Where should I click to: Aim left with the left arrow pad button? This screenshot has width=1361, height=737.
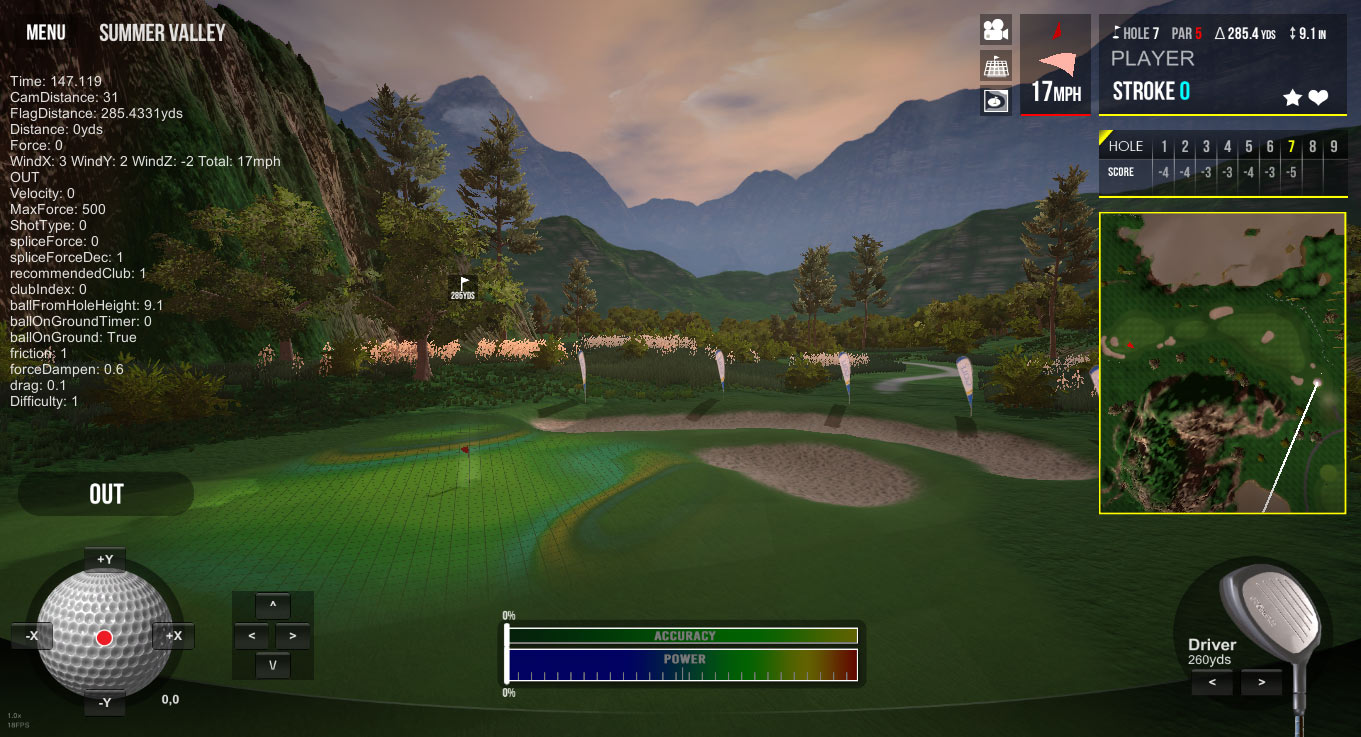[x=252, y=635]
